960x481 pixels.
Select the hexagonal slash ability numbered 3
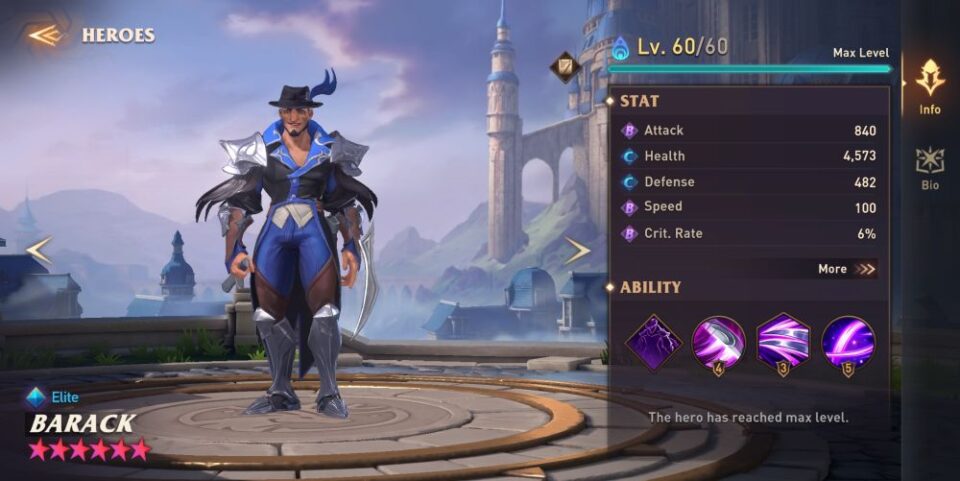click(x=783, y=342)
